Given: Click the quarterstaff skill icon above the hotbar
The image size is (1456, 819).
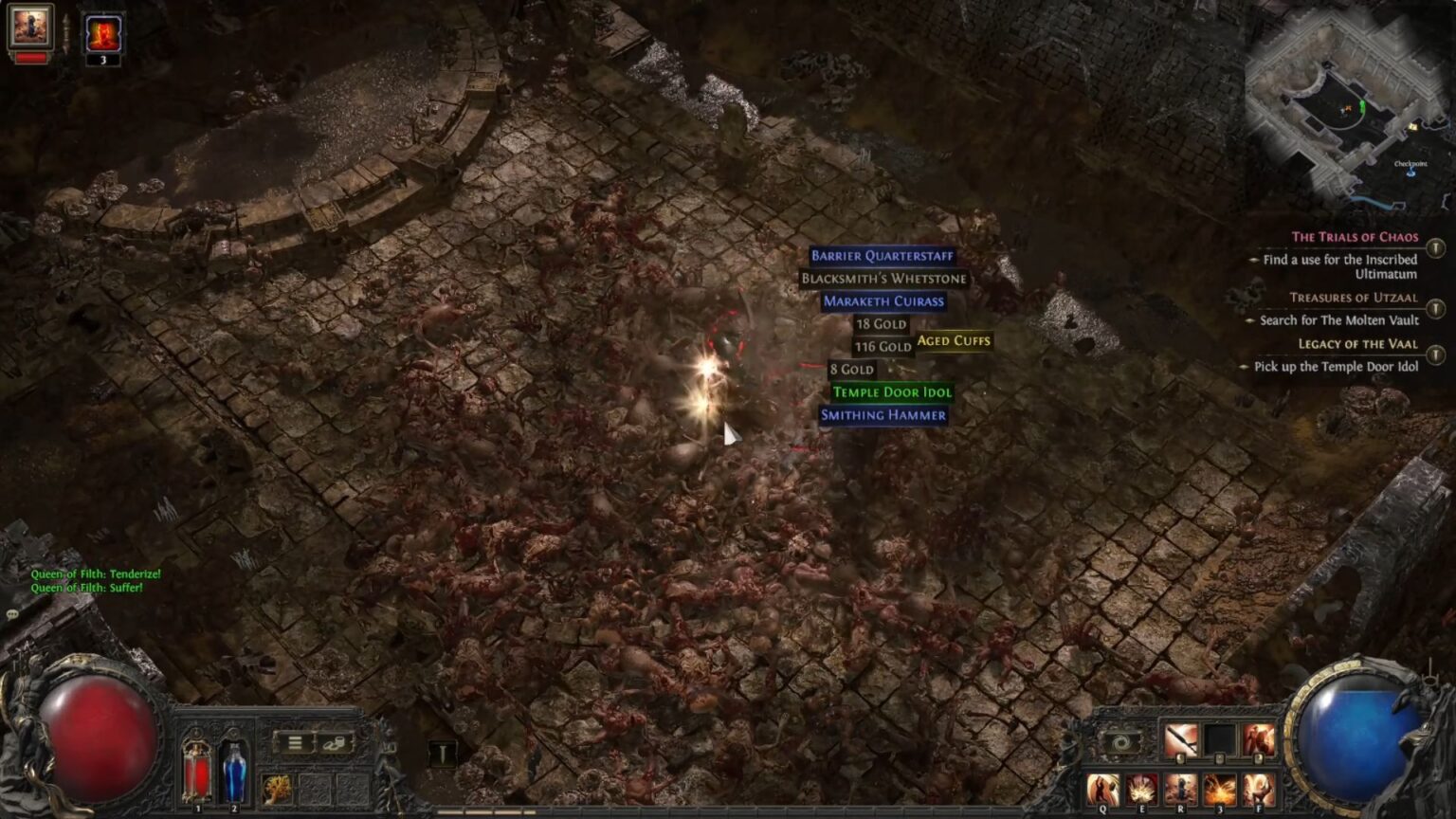Looking at the screenshot, I should [1179, 739].
